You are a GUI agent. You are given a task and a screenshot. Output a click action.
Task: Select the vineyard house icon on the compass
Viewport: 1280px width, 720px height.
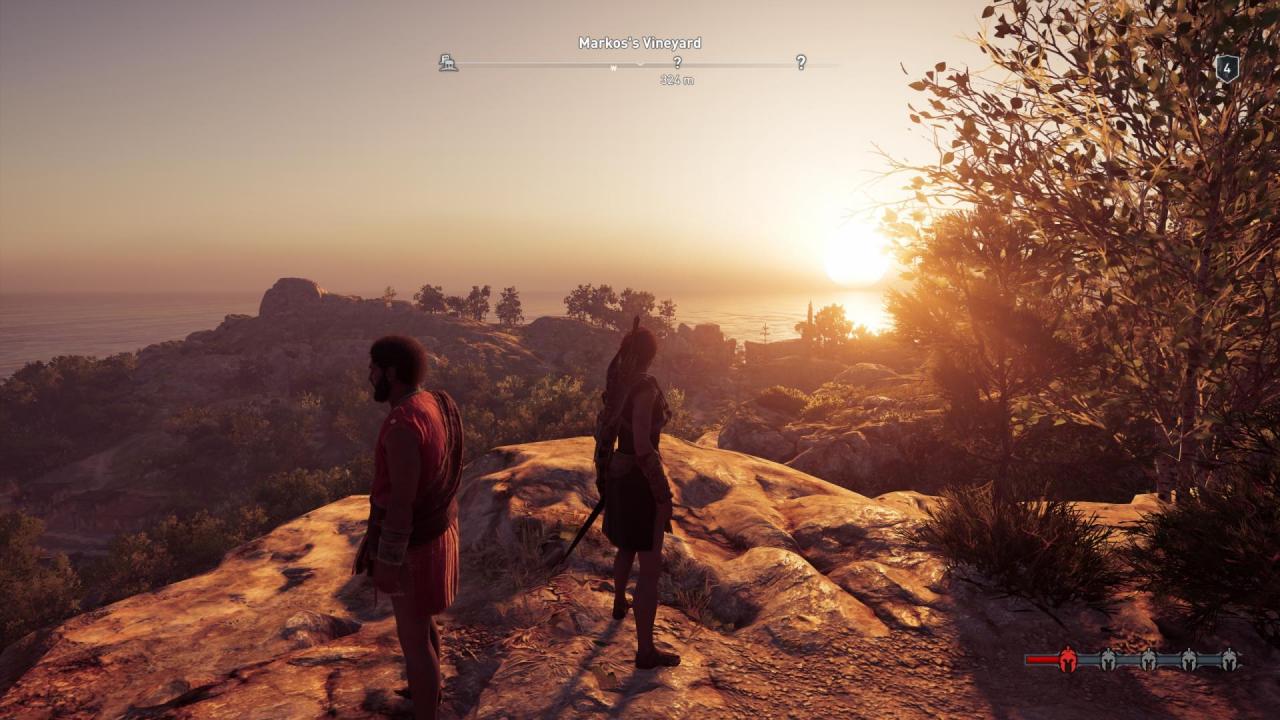coord(448,64)
